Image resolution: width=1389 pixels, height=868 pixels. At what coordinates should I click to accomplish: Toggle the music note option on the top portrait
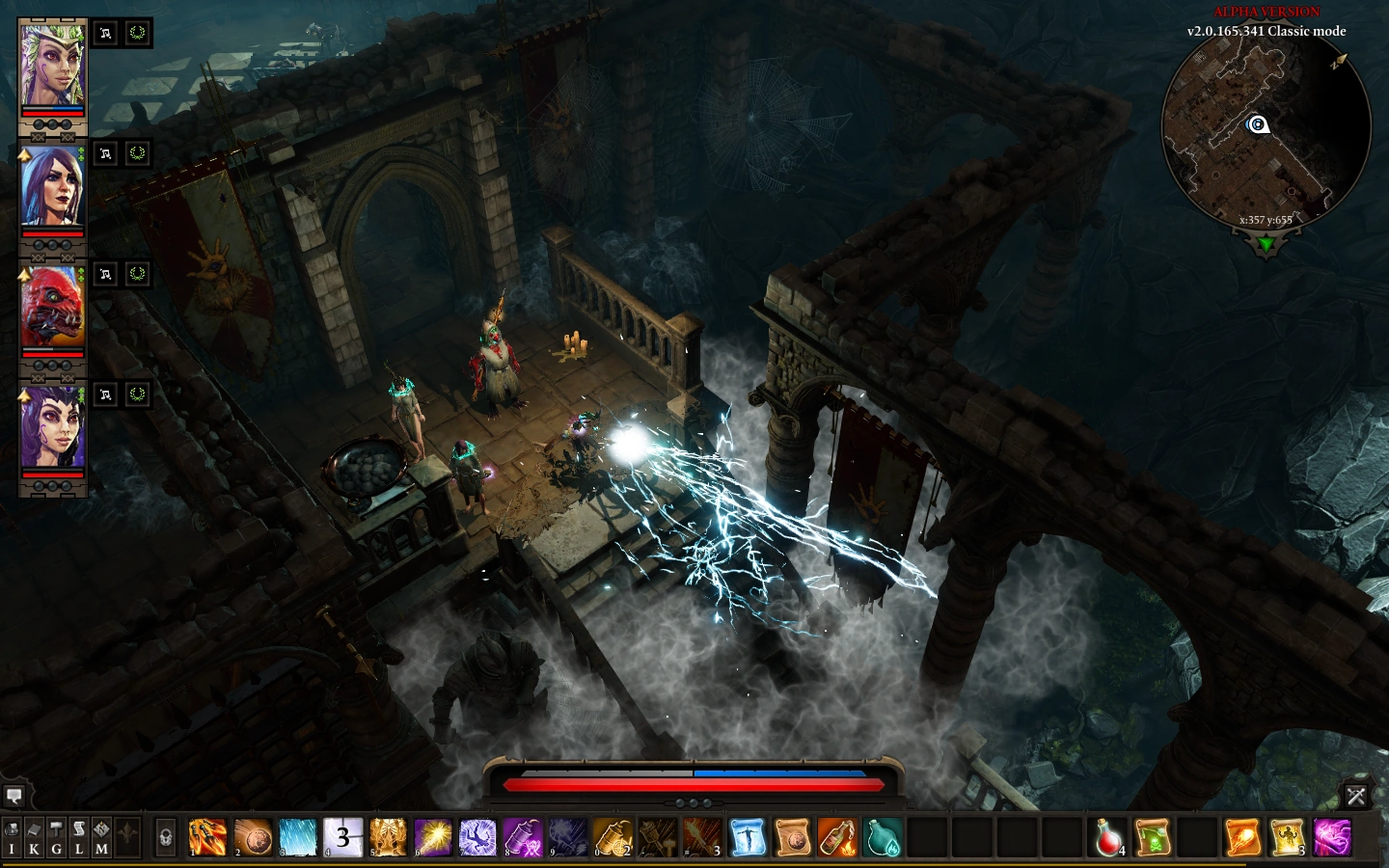(x=106, y=32)
